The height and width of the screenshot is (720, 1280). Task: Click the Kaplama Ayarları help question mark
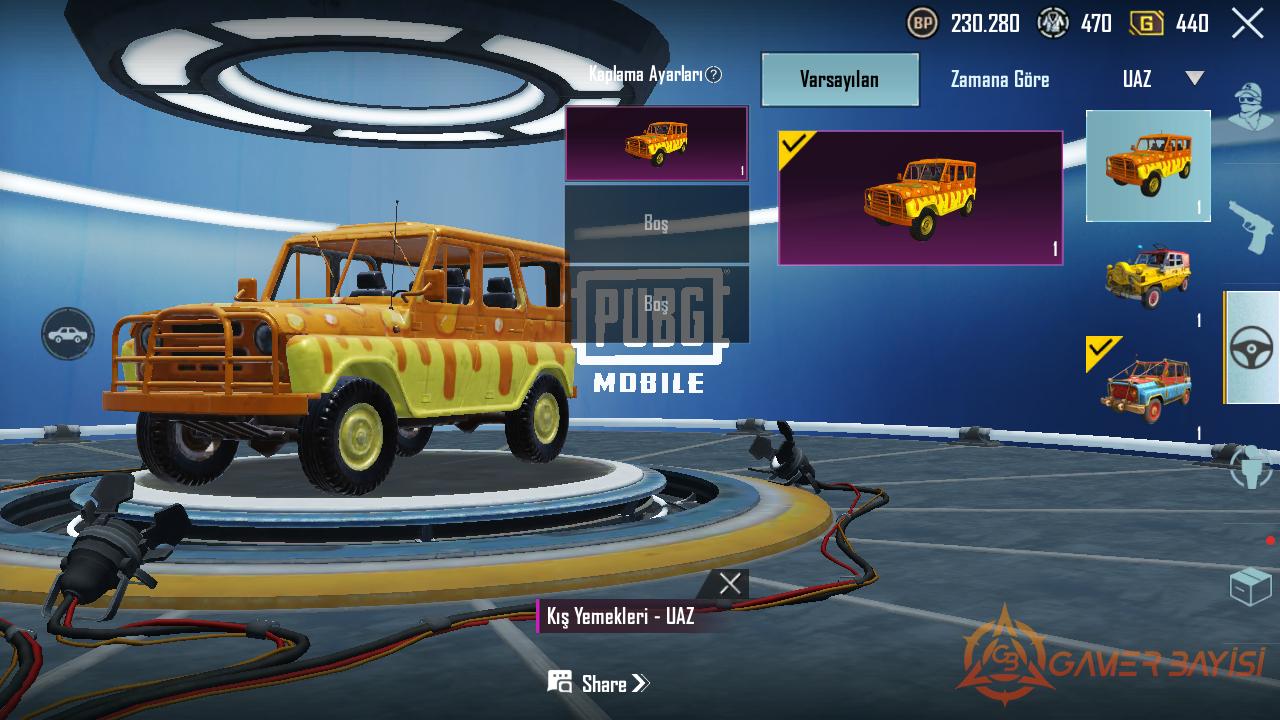[713, 75]
